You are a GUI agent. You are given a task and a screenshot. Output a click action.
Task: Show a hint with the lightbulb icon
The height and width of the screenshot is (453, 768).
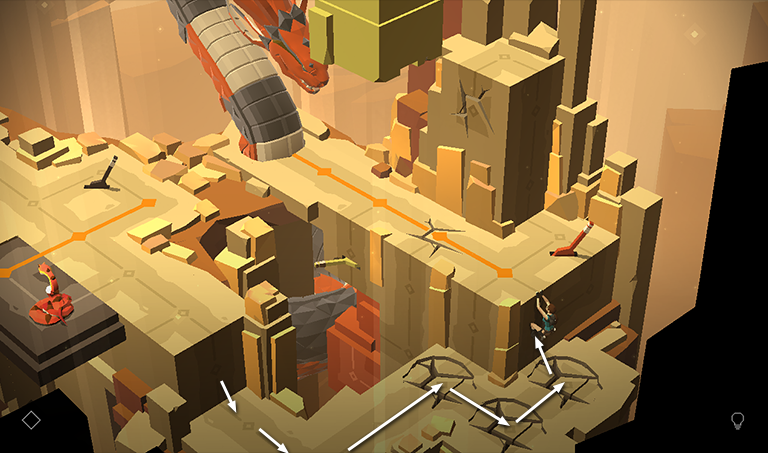click(x=738, y=420)
